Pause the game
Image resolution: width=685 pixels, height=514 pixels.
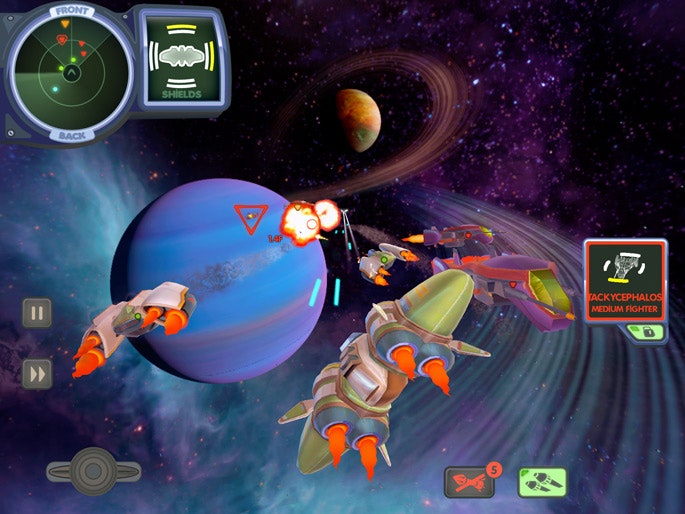pyautogui.click(x=37, y=313)
